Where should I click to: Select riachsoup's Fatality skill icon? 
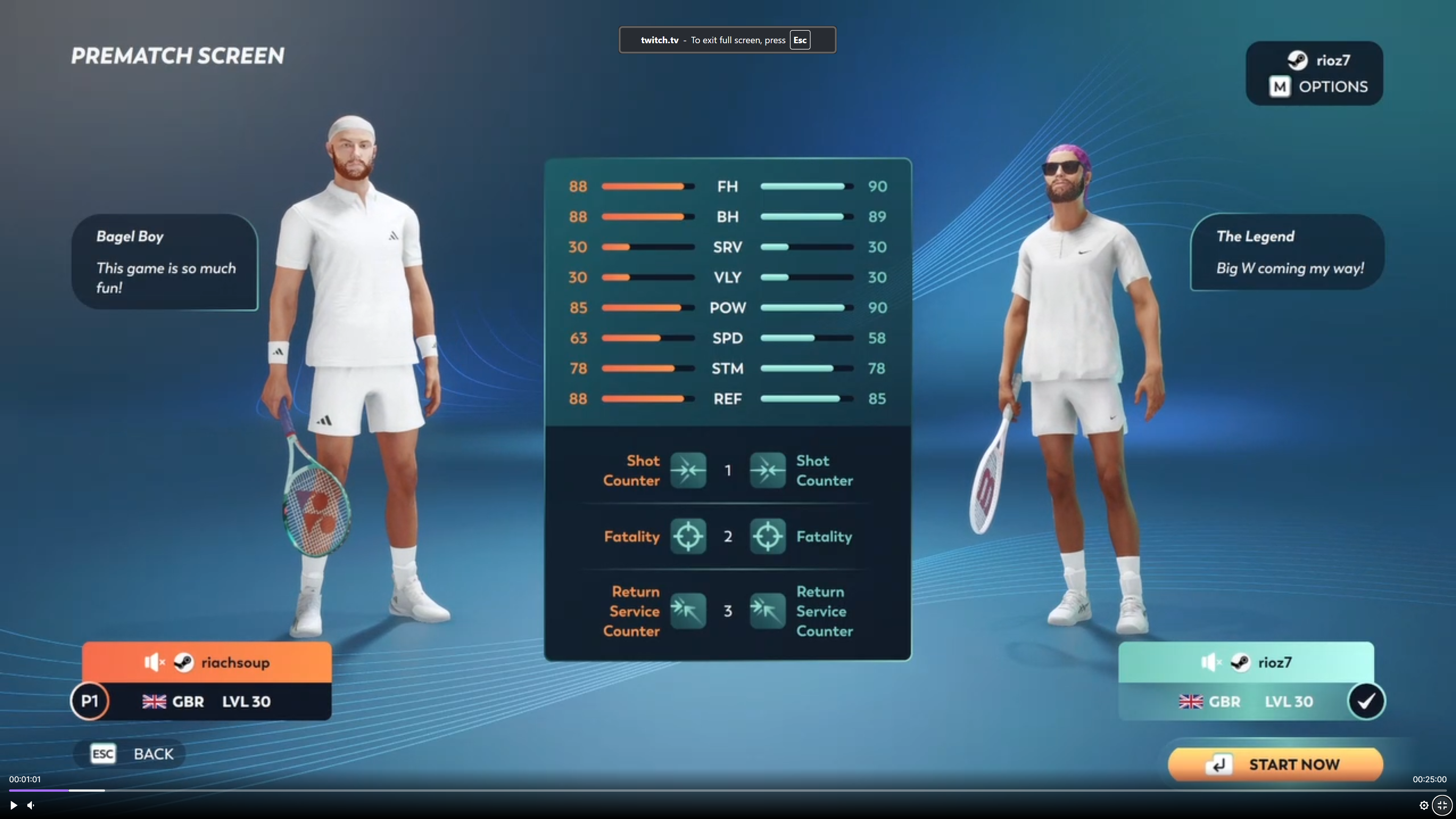tap(688, 536)
